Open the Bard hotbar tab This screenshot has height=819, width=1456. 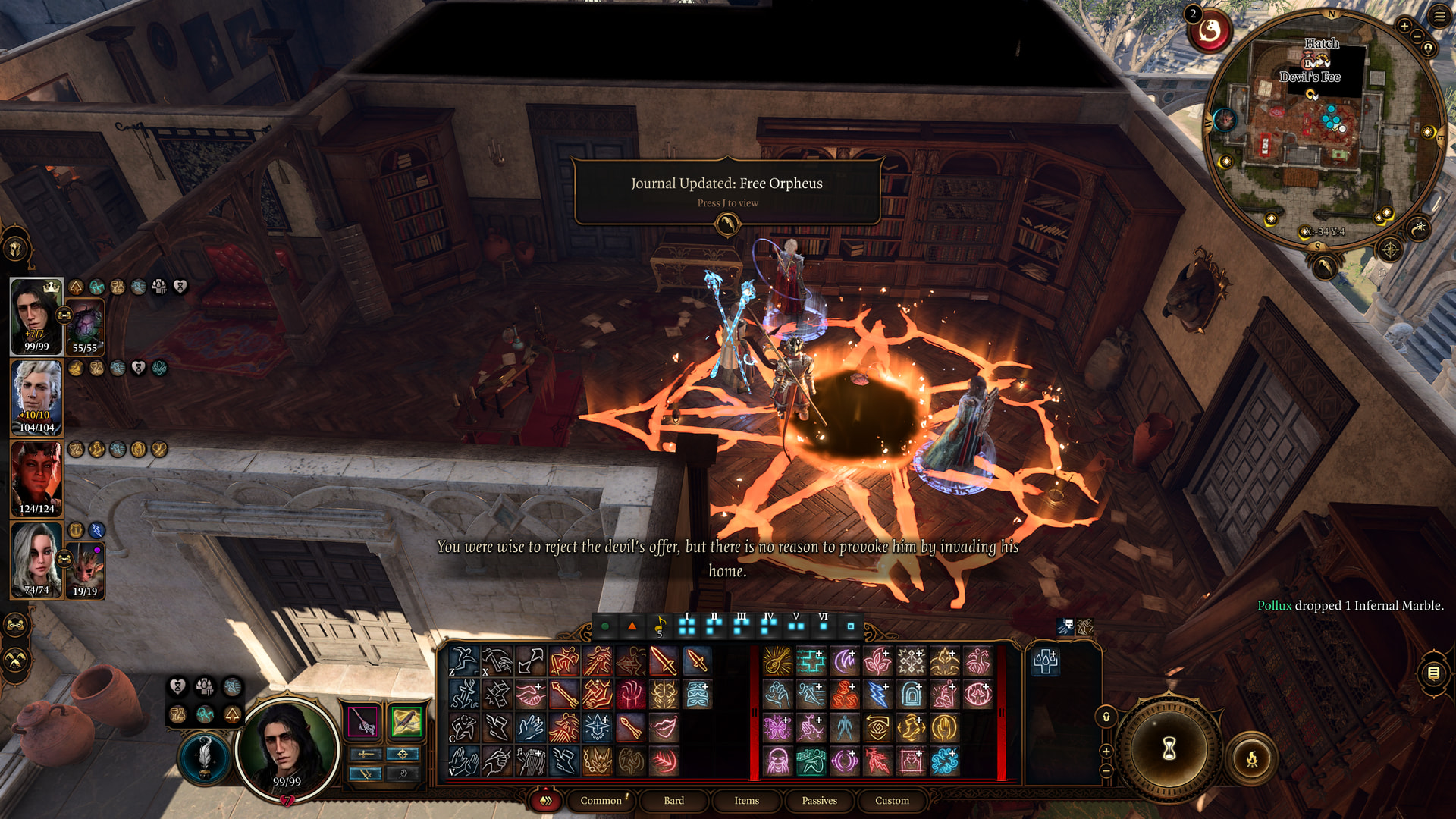[x=673, y=800]
